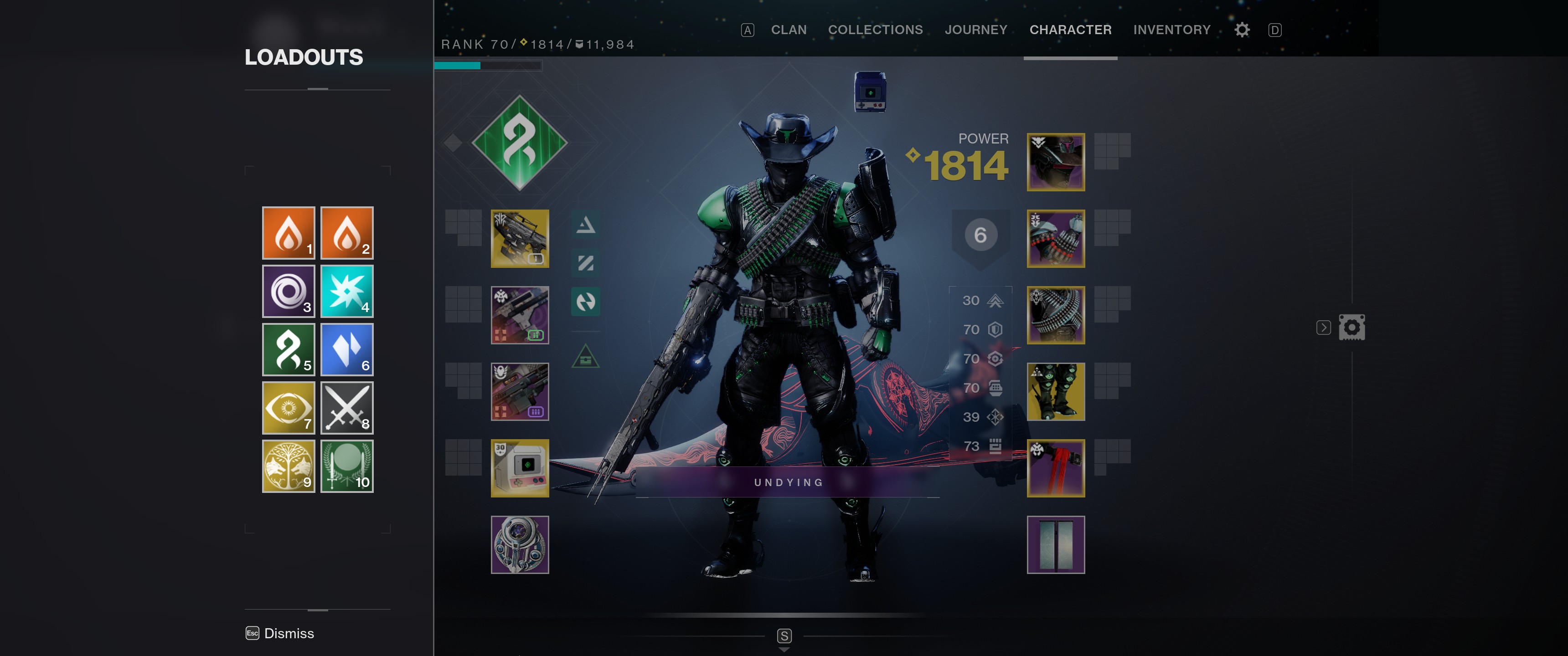This screenshot has height=656, width=1568.
Task: Select the Character tab
Action: [1069, 30]
